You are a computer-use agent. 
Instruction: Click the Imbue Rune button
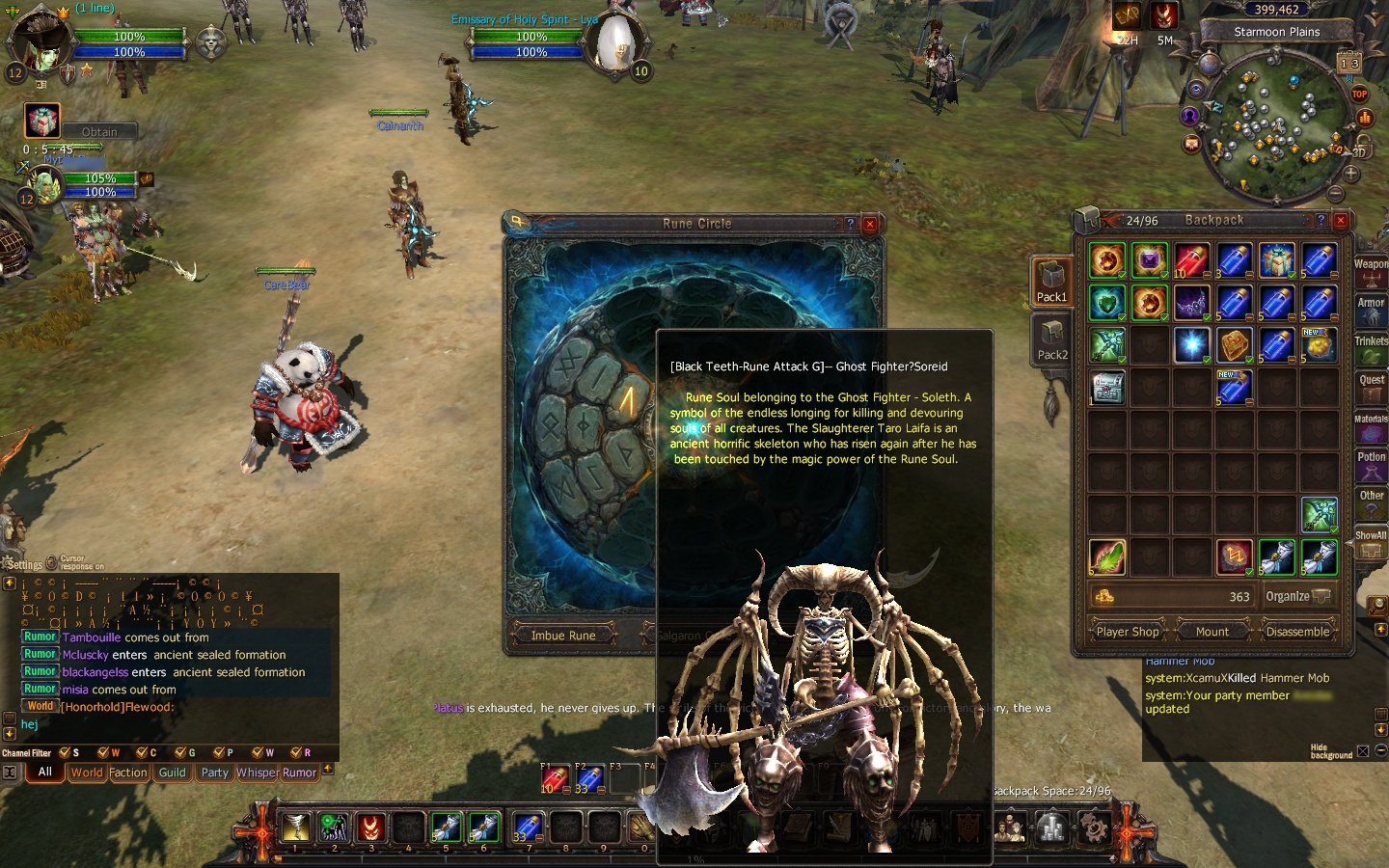point(562,636)
